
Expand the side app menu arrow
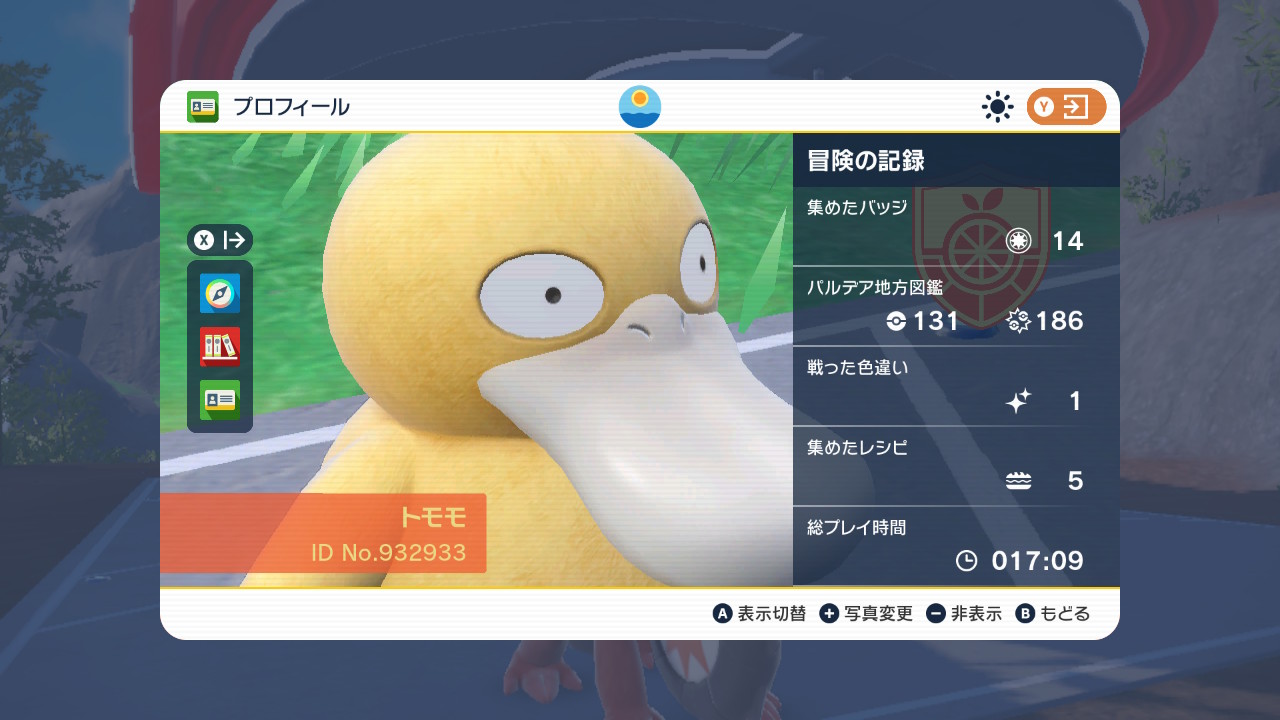[x=220, y=240]
